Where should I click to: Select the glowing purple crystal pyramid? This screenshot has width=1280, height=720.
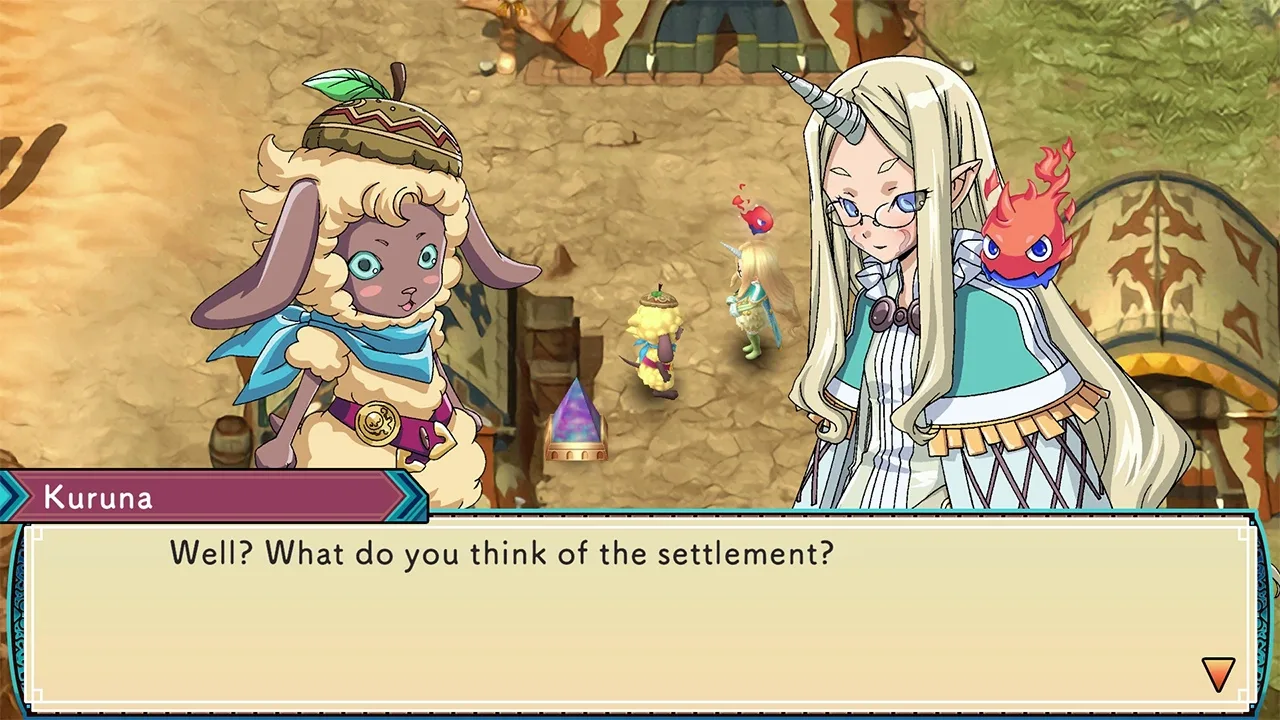point(575,420)
